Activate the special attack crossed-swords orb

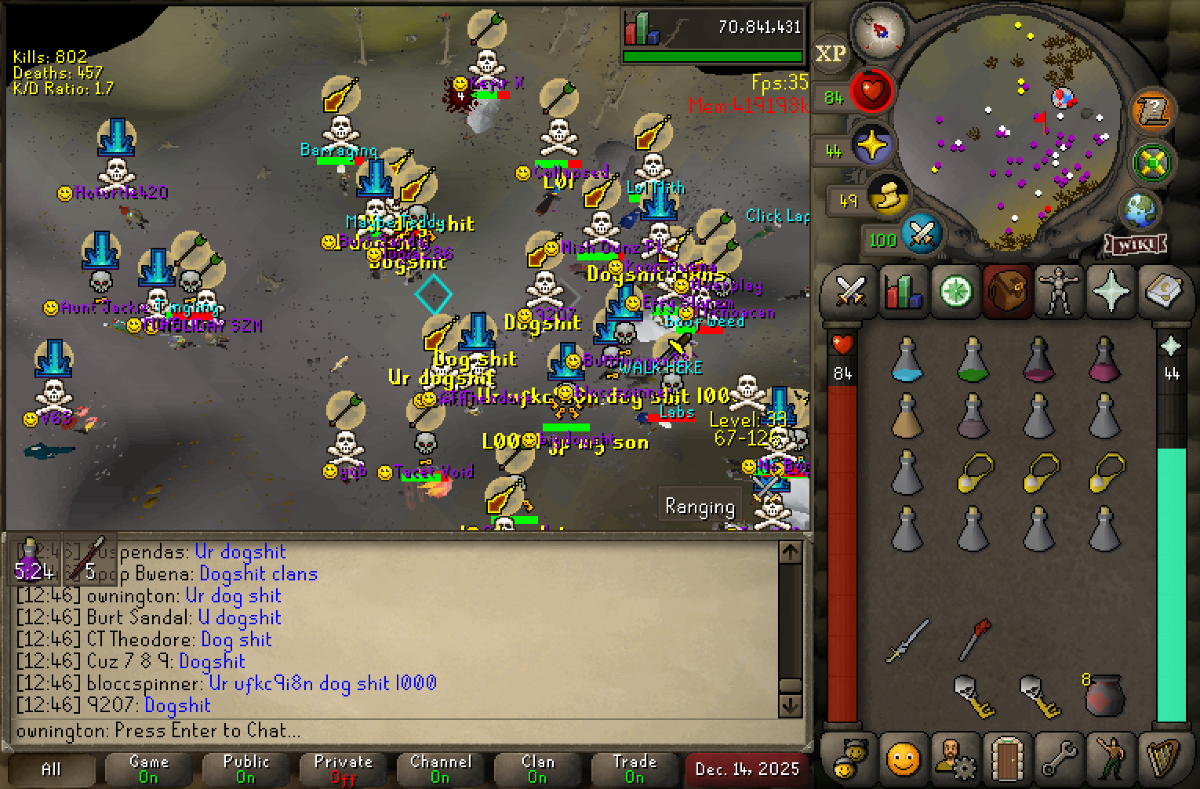click(923, 237)
